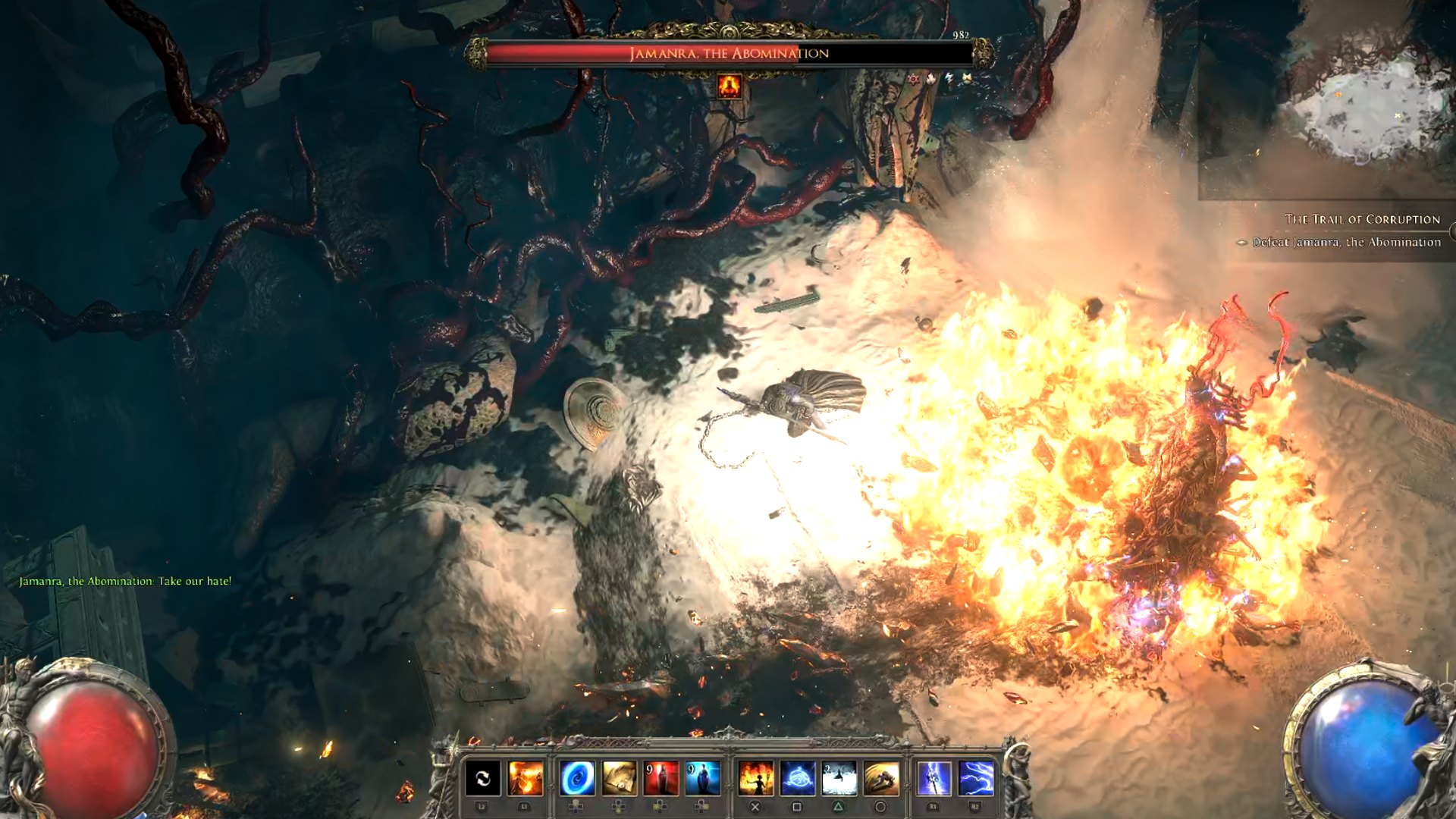
Task: Use the scroll item slot on the skill bar
Action: click(x=619, y=779)
